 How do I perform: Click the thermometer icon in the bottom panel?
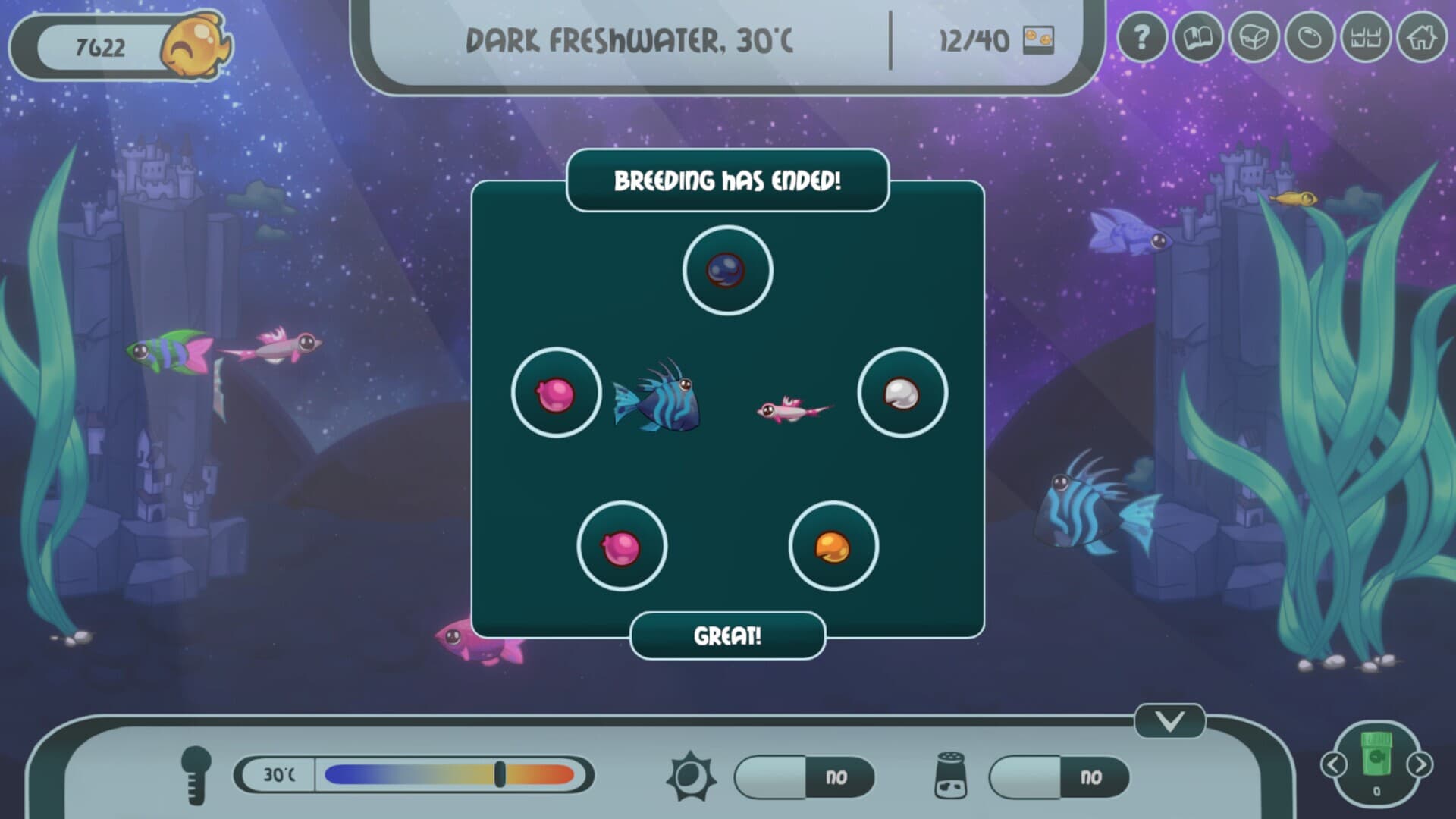tap(196, 775)
